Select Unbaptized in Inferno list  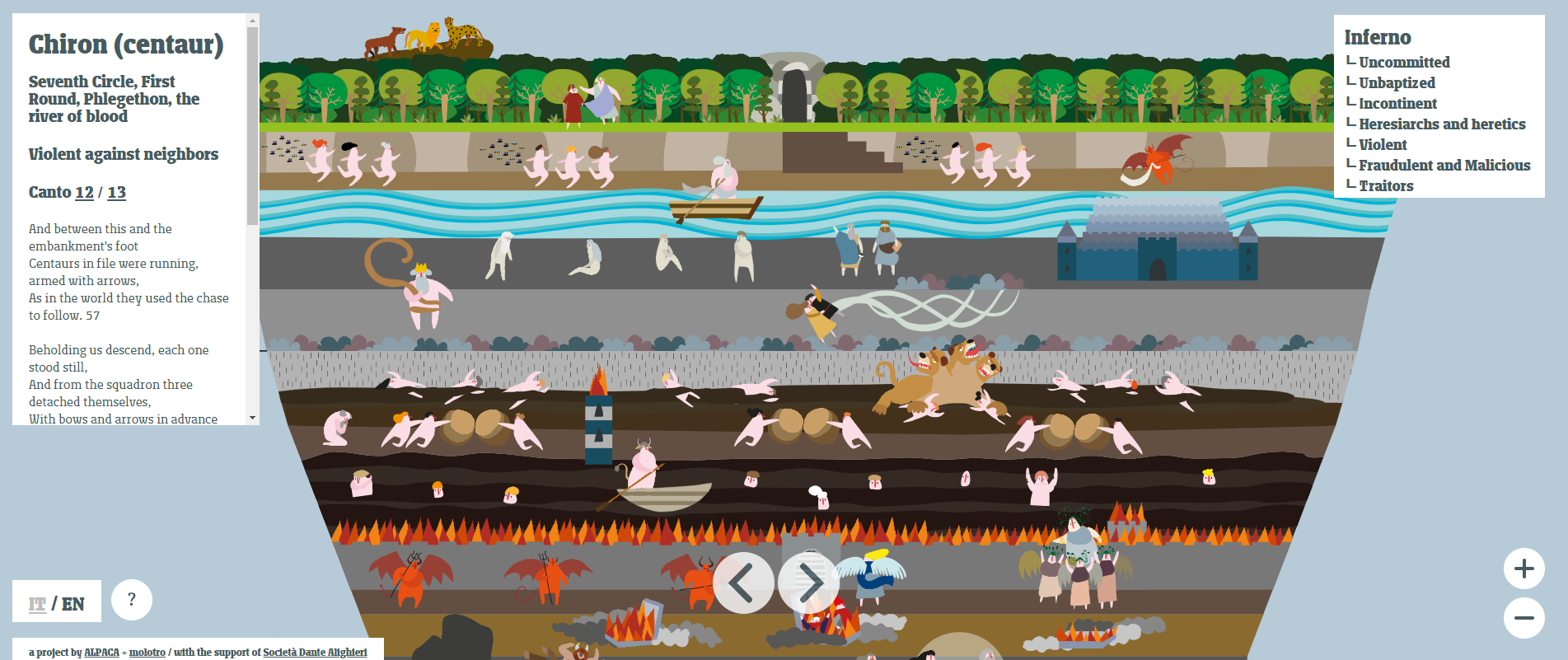[x=1397, y=82]
